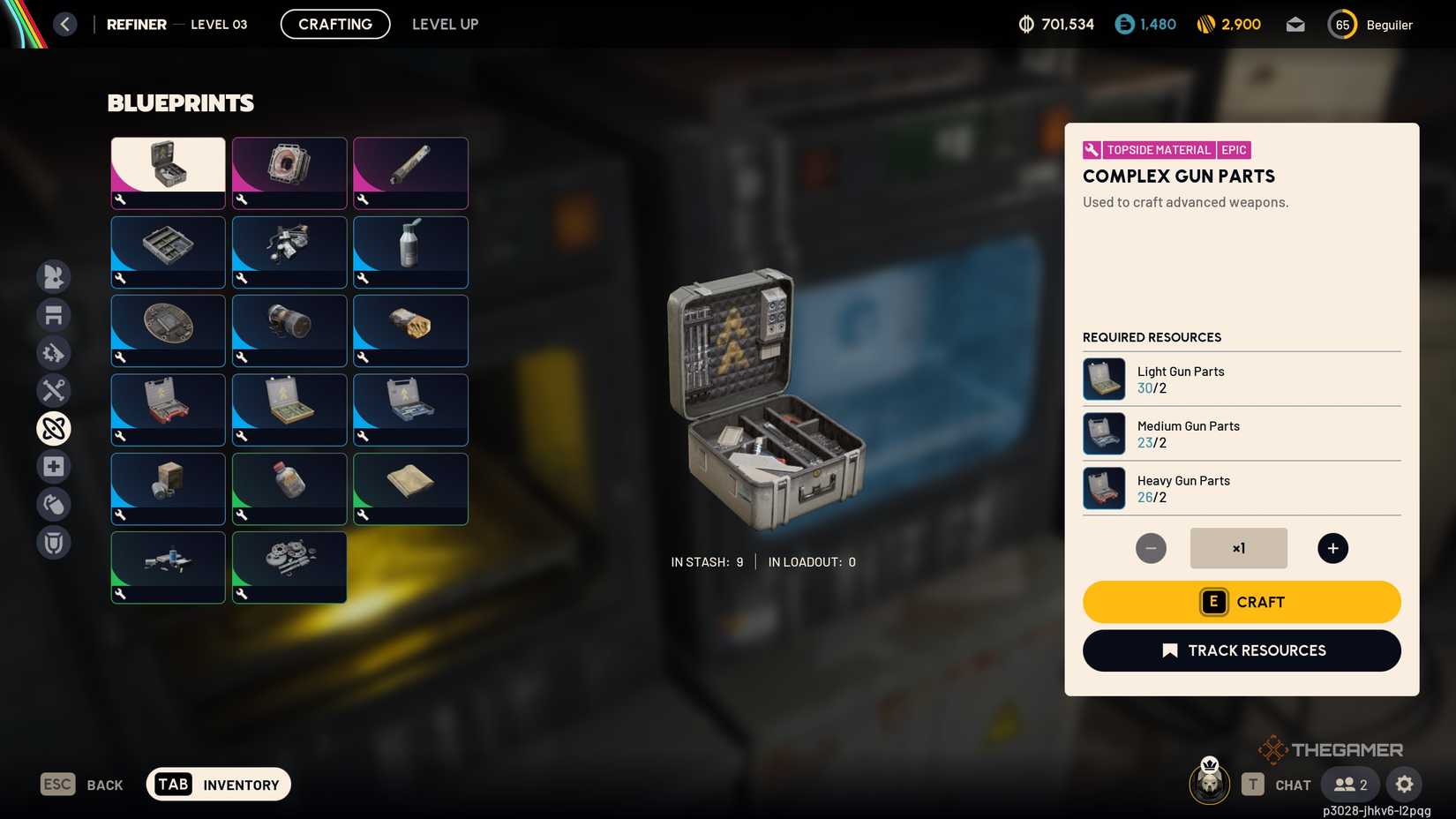Switch to the Level Up tab
1456x819 pixels.
pyautogui.click(x=445, y=24)
